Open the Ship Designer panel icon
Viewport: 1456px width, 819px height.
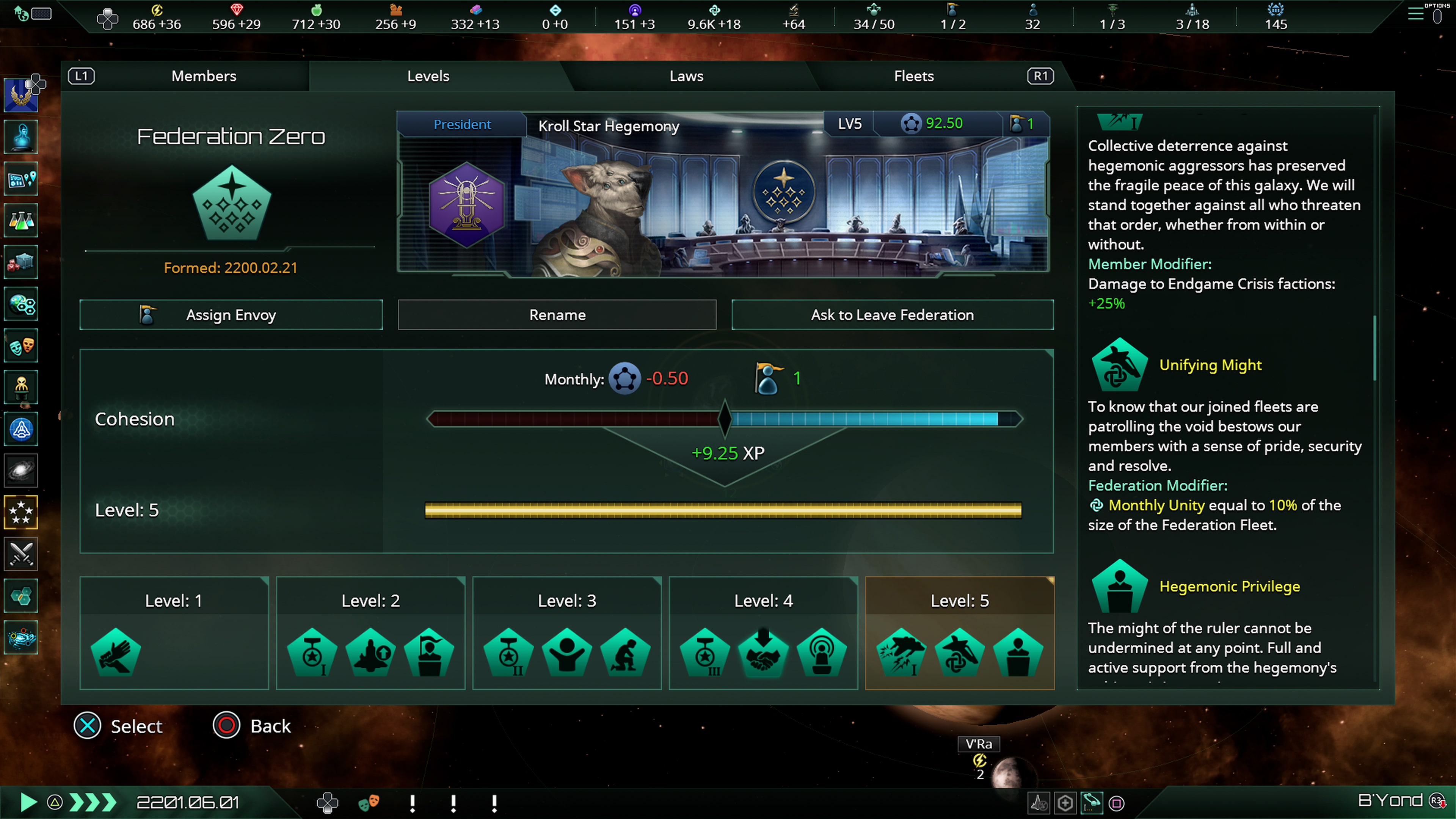tap(21, 429)
